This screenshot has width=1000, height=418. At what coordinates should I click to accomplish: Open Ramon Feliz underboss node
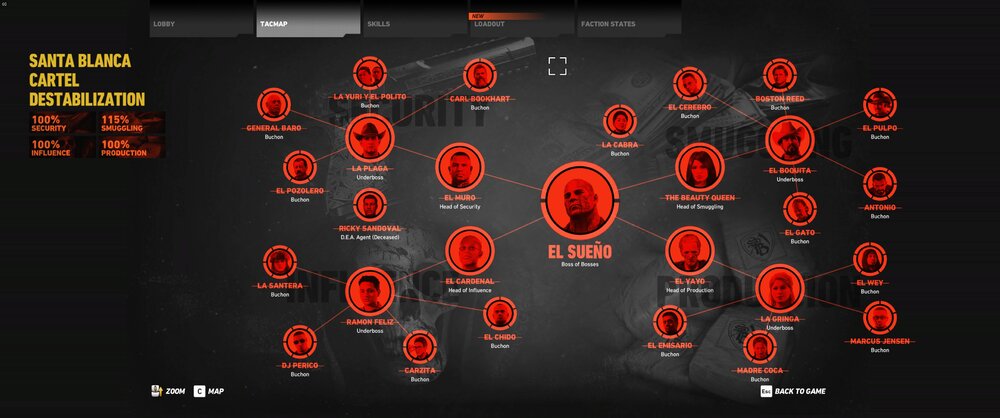click(370, 292)
